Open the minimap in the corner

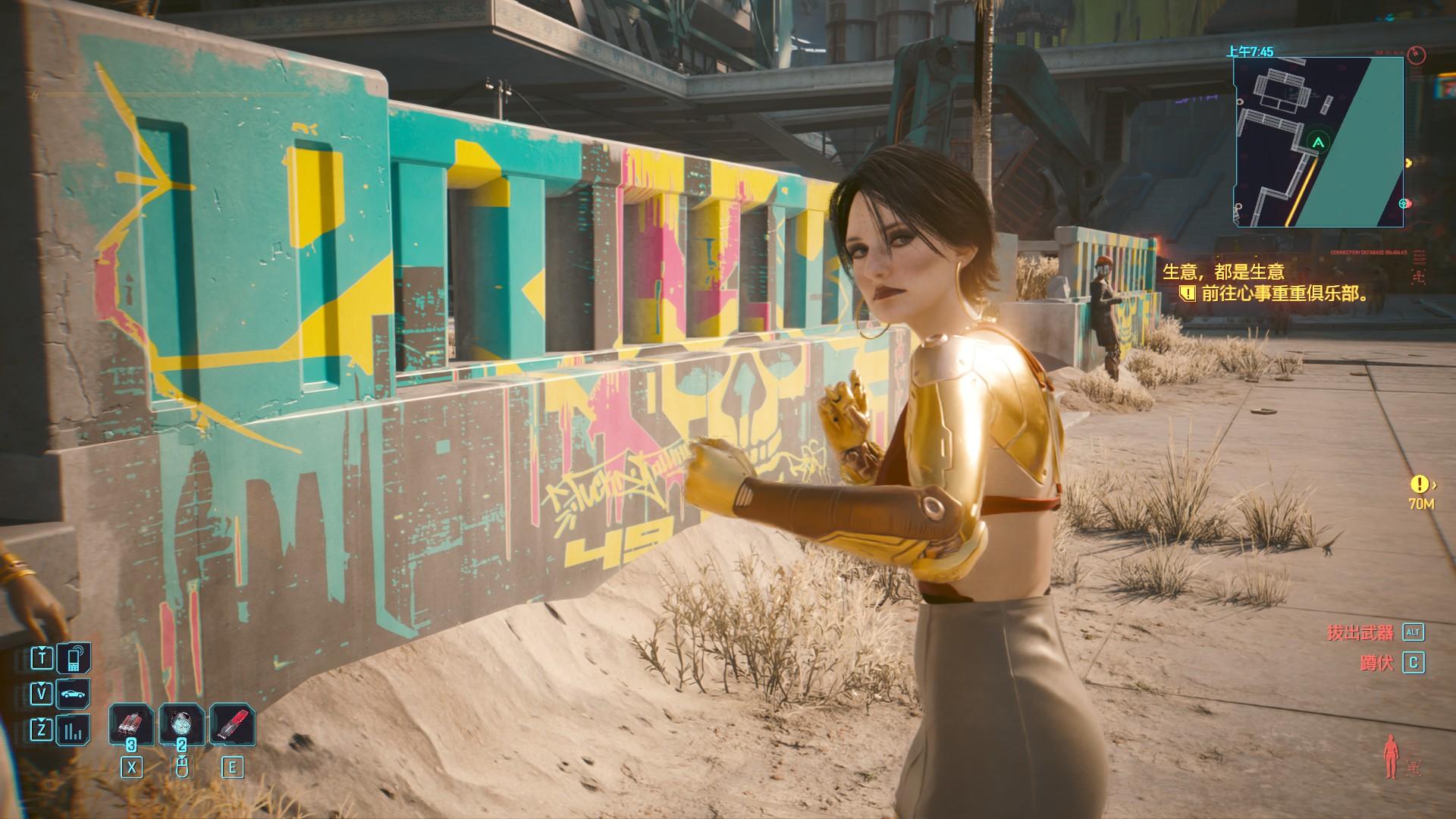(1319, 141)
